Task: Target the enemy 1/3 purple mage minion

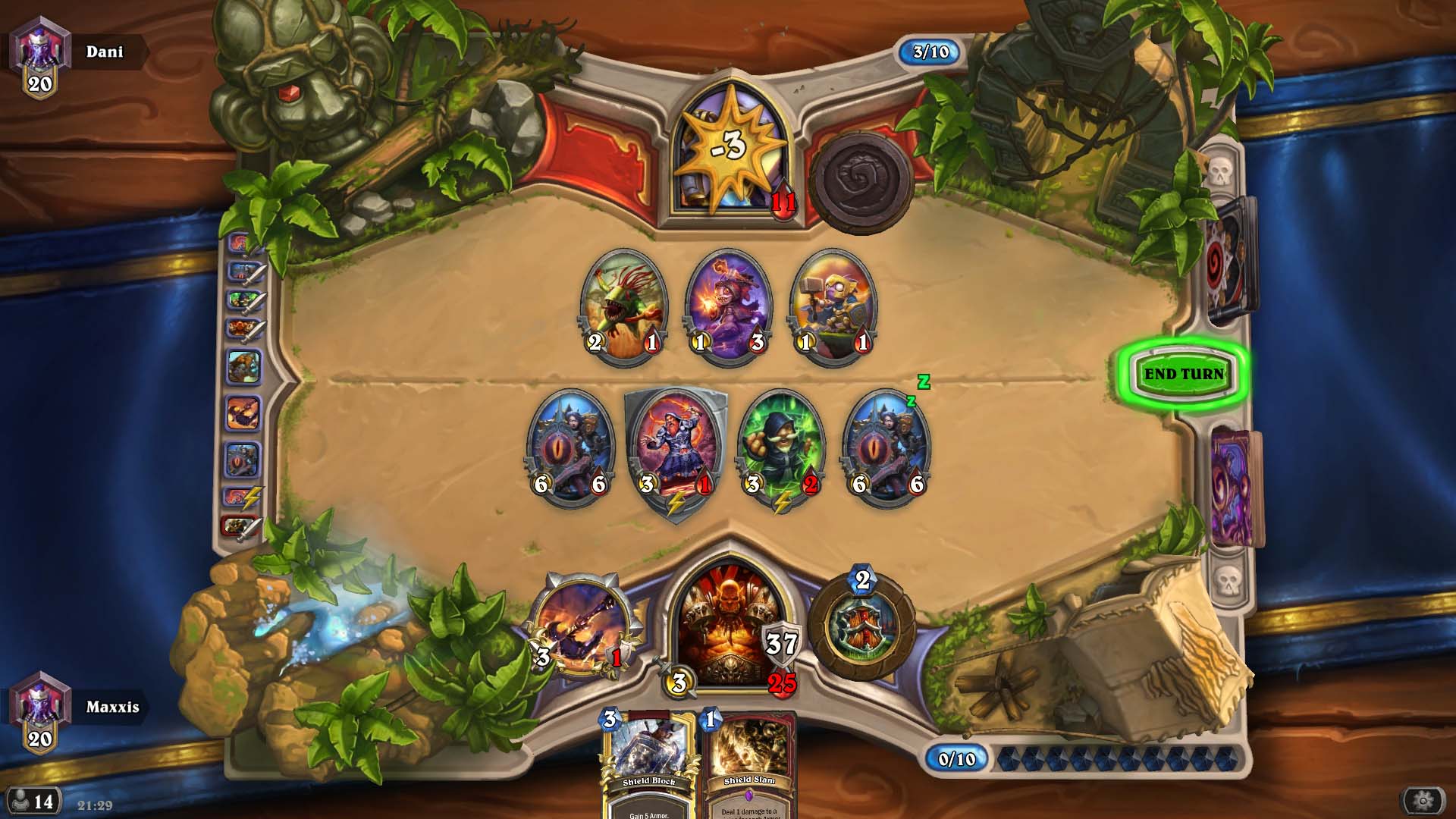Action: tap(728, 306)
